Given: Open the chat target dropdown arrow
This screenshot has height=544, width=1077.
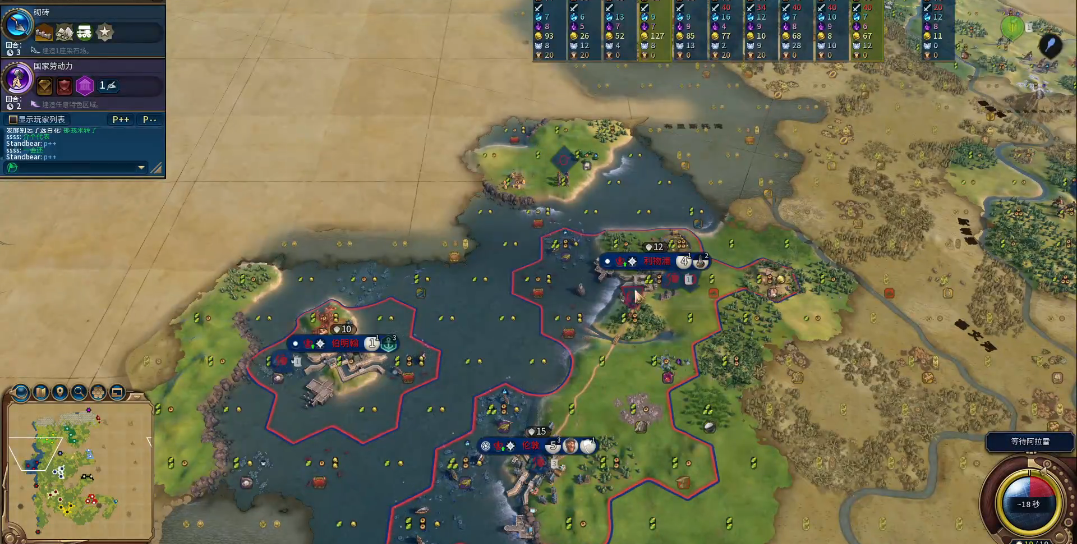Looking at the screenshot, I should [x=141, y=167].
